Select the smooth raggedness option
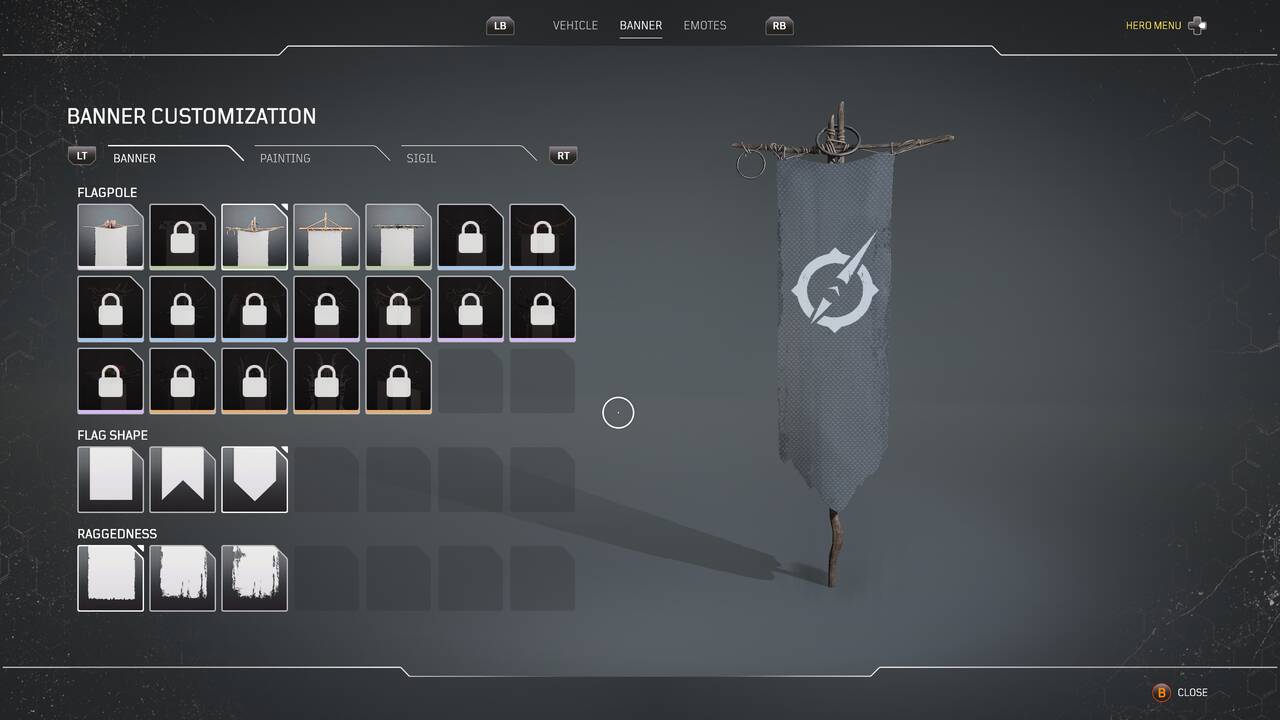Viewport: 1280px width, 720px height. pyautogui.click(x=110, y=578)
